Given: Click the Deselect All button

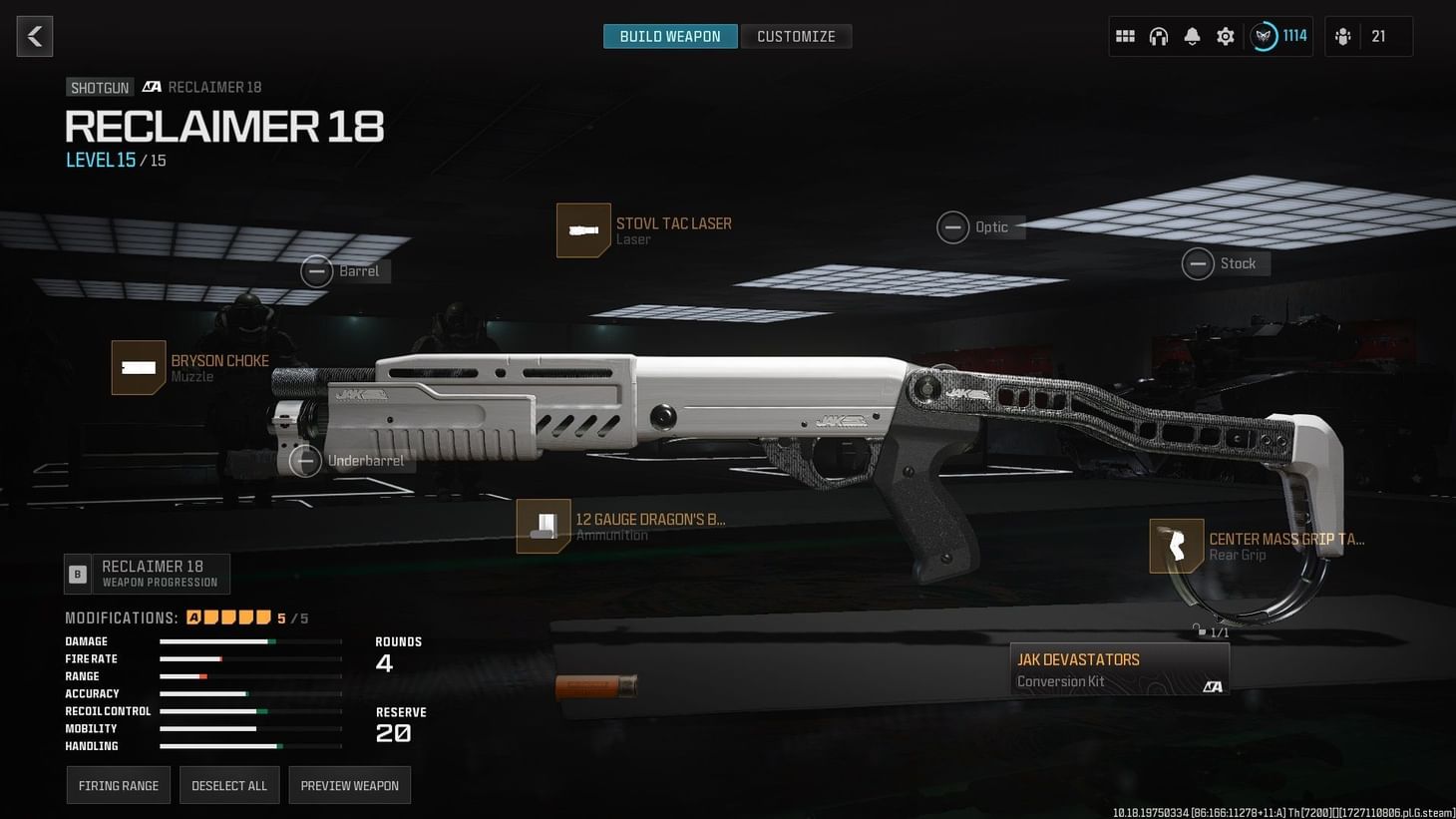Looking at the screenshot, I should click(x=229, y=785).
